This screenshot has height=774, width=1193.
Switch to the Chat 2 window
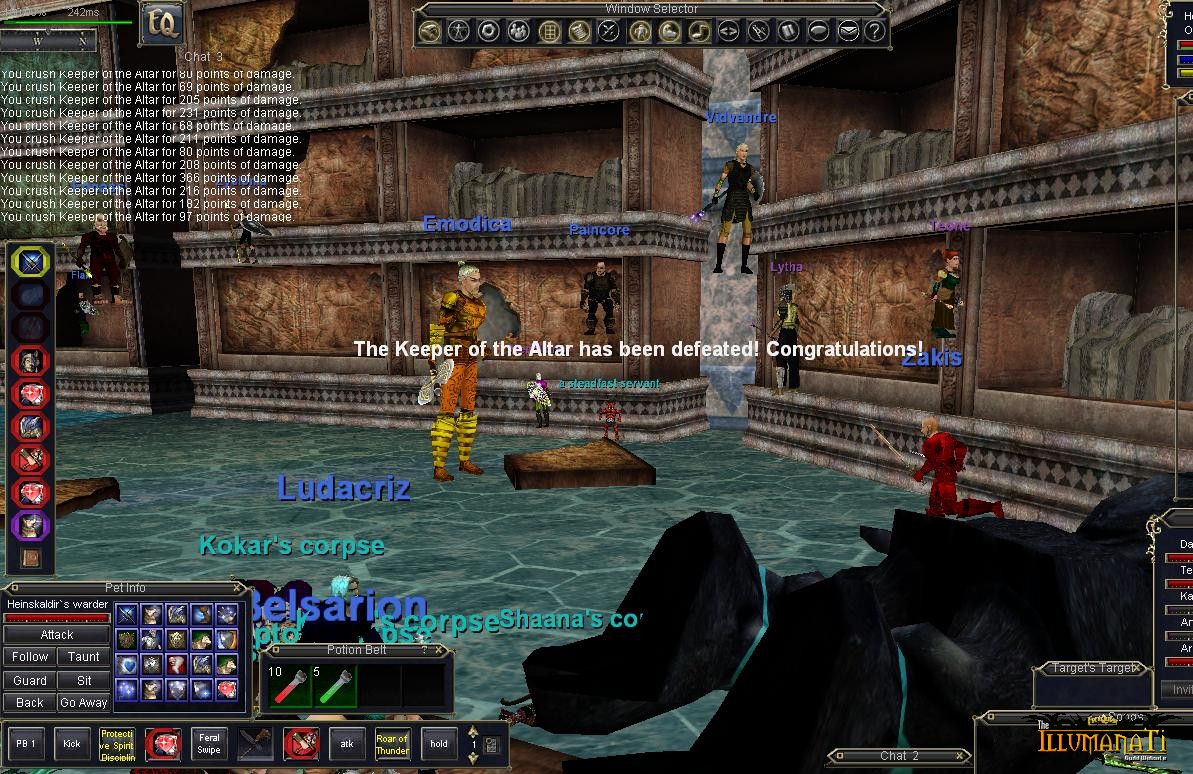[899, 756]
